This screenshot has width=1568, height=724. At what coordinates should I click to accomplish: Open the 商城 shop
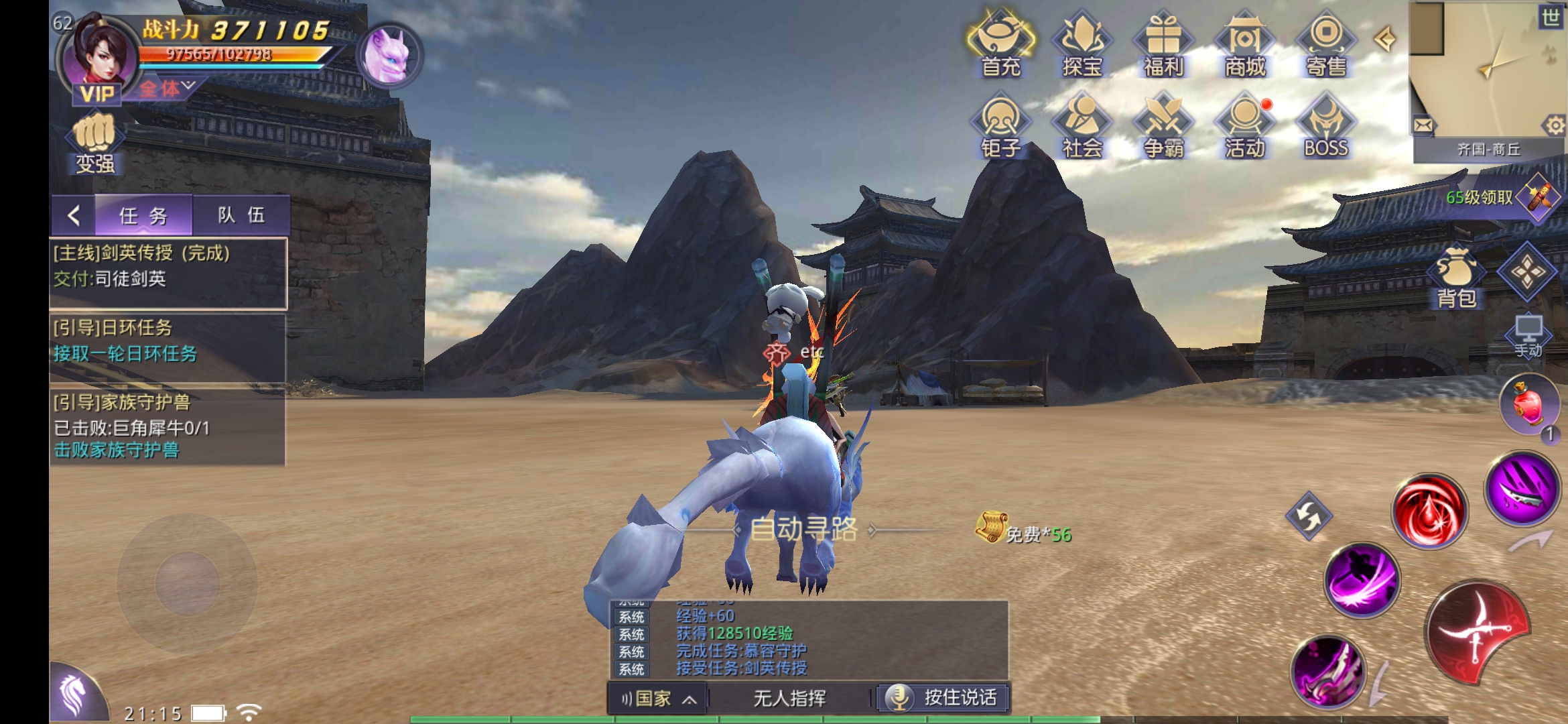pyautogui.click(x=1244, y=44)
